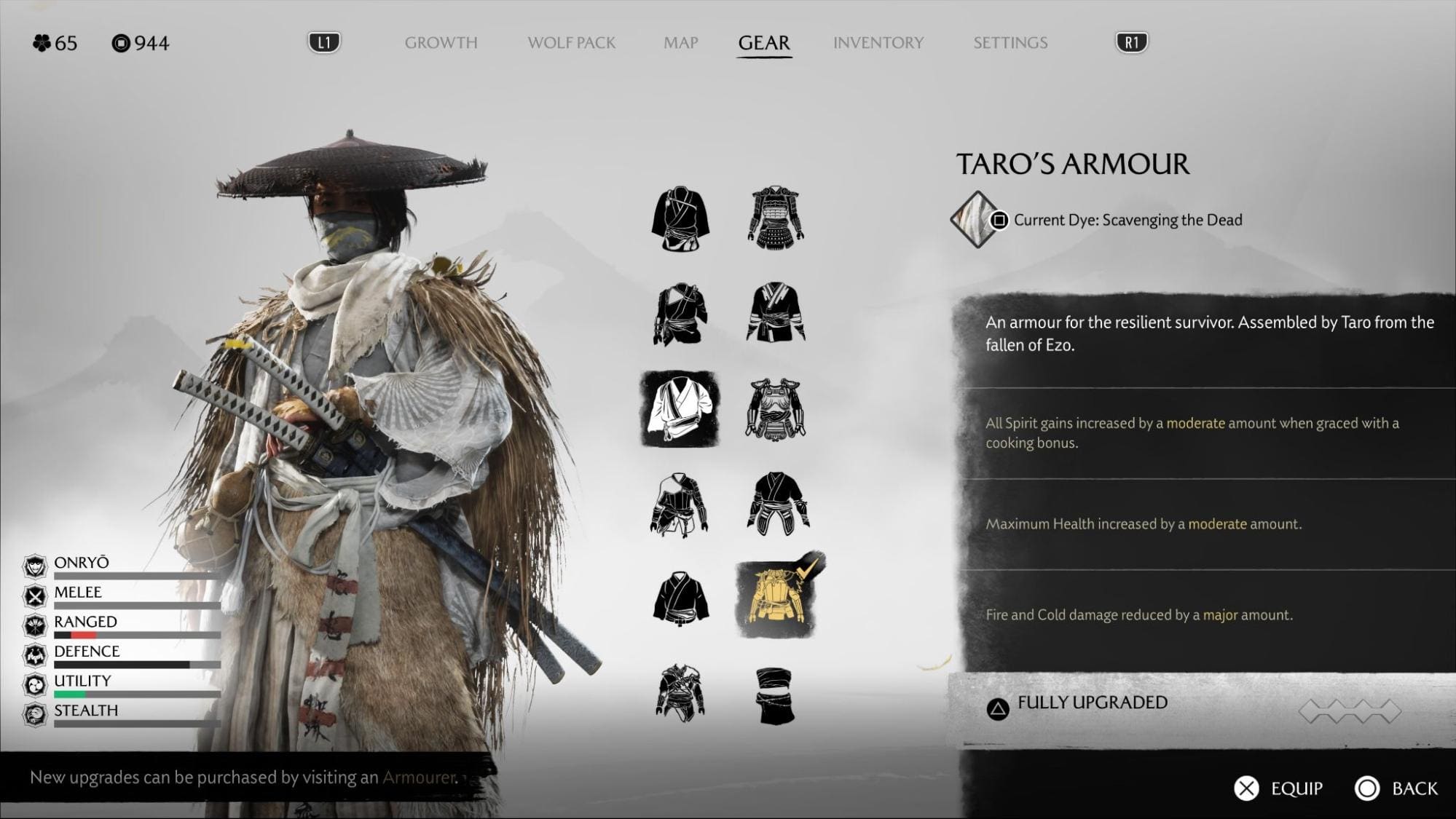Select the highlighted white Taro's Armour icon

(x=680, y=408)
